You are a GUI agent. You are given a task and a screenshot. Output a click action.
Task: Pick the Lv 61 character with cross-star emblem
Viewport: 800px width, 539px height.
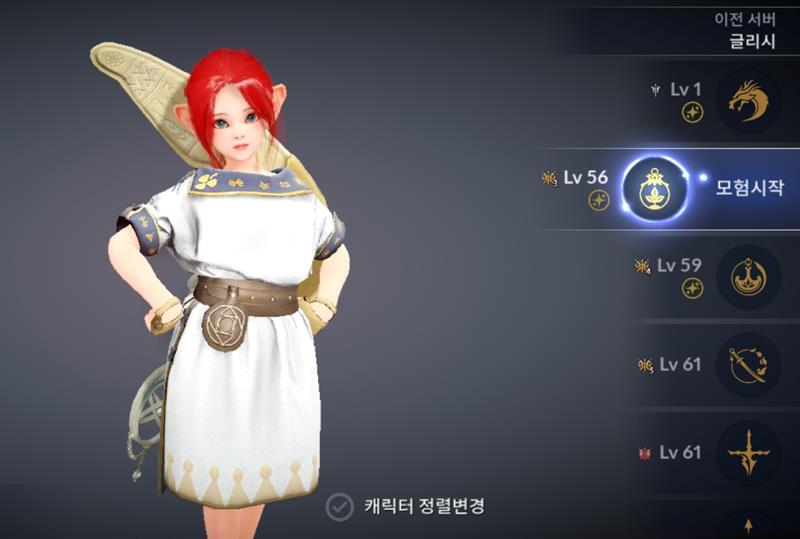(x=749, y=452)
